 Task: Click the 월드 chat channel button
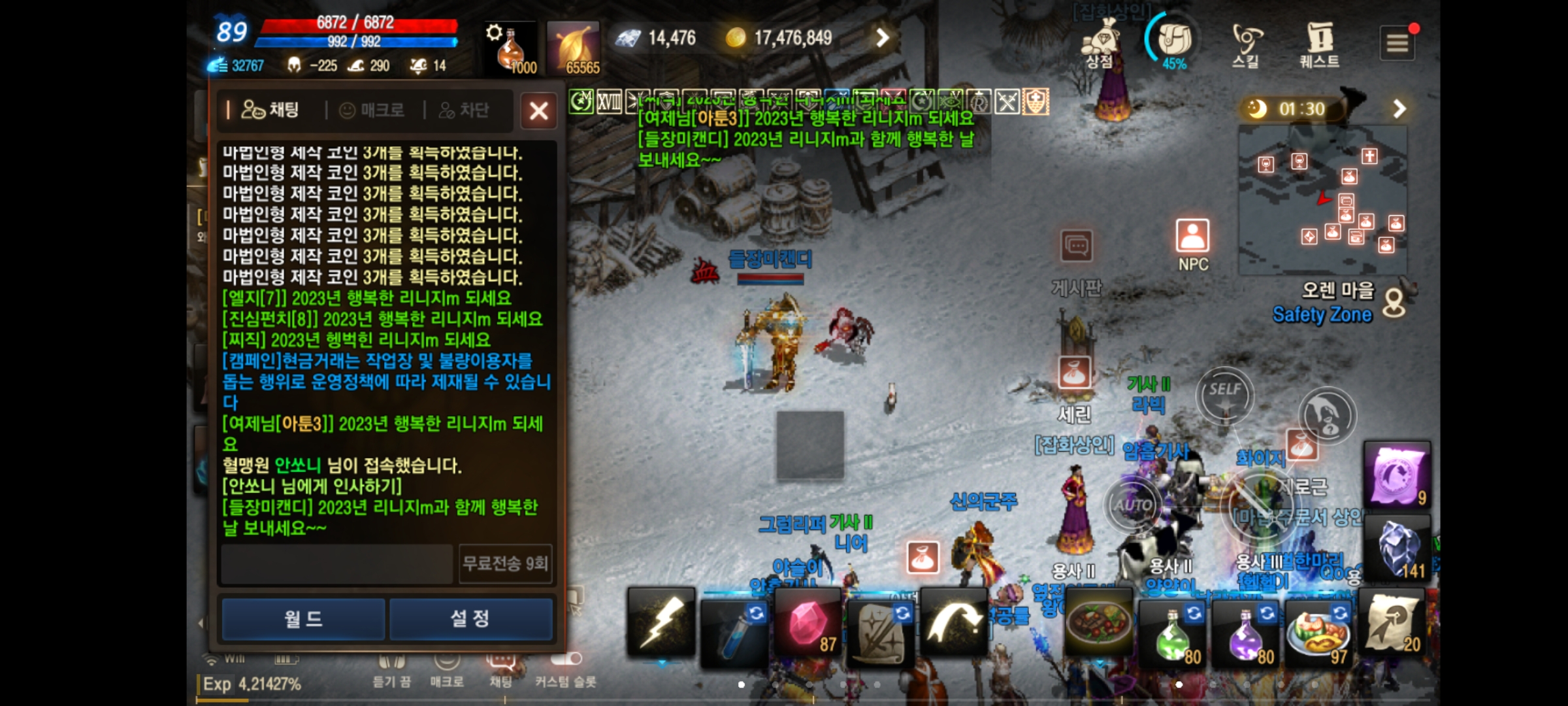303,618
